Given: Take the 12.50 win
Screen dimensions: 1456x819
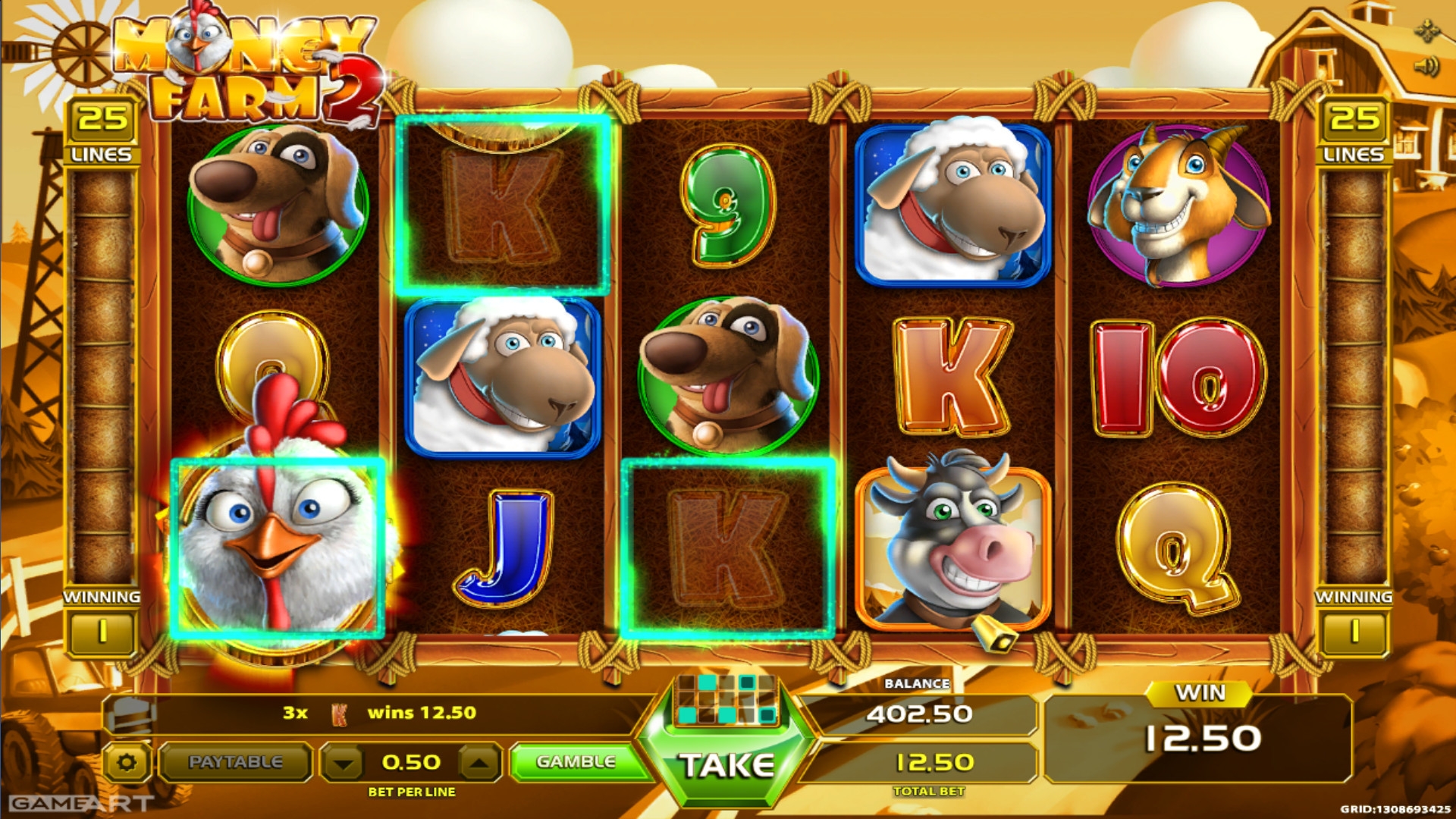Looking at the screenshot, I should [x=726, y=766].
